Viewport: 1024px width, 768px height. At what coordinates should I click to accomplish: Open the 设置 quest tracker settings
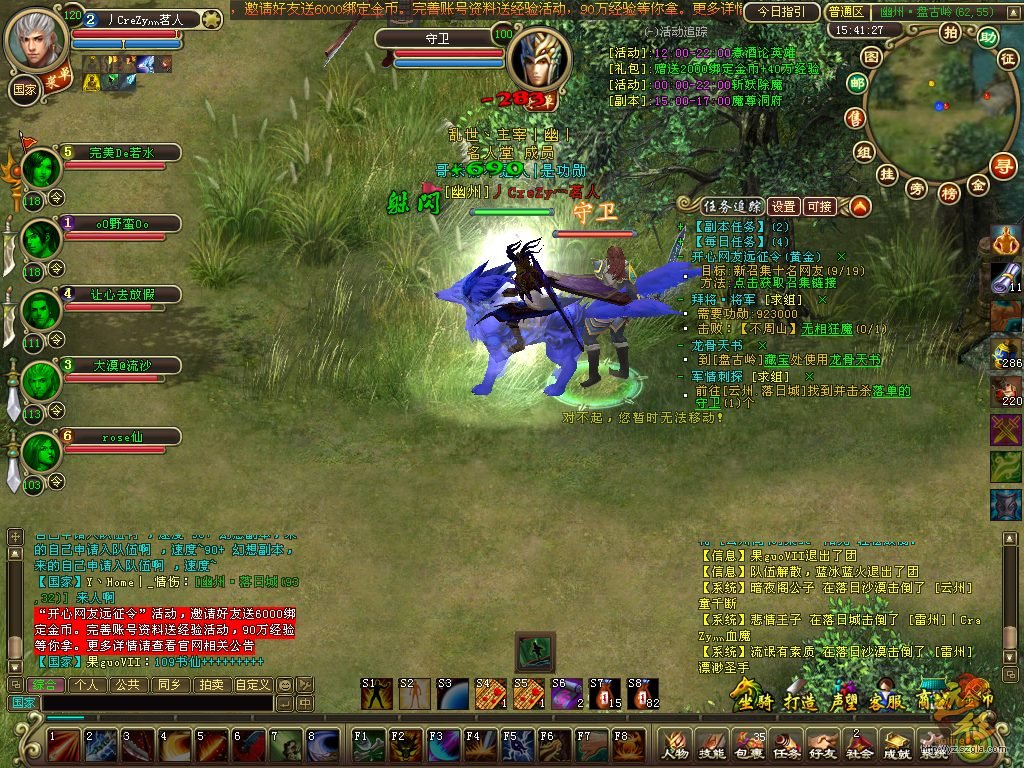(x=784, y=206)
